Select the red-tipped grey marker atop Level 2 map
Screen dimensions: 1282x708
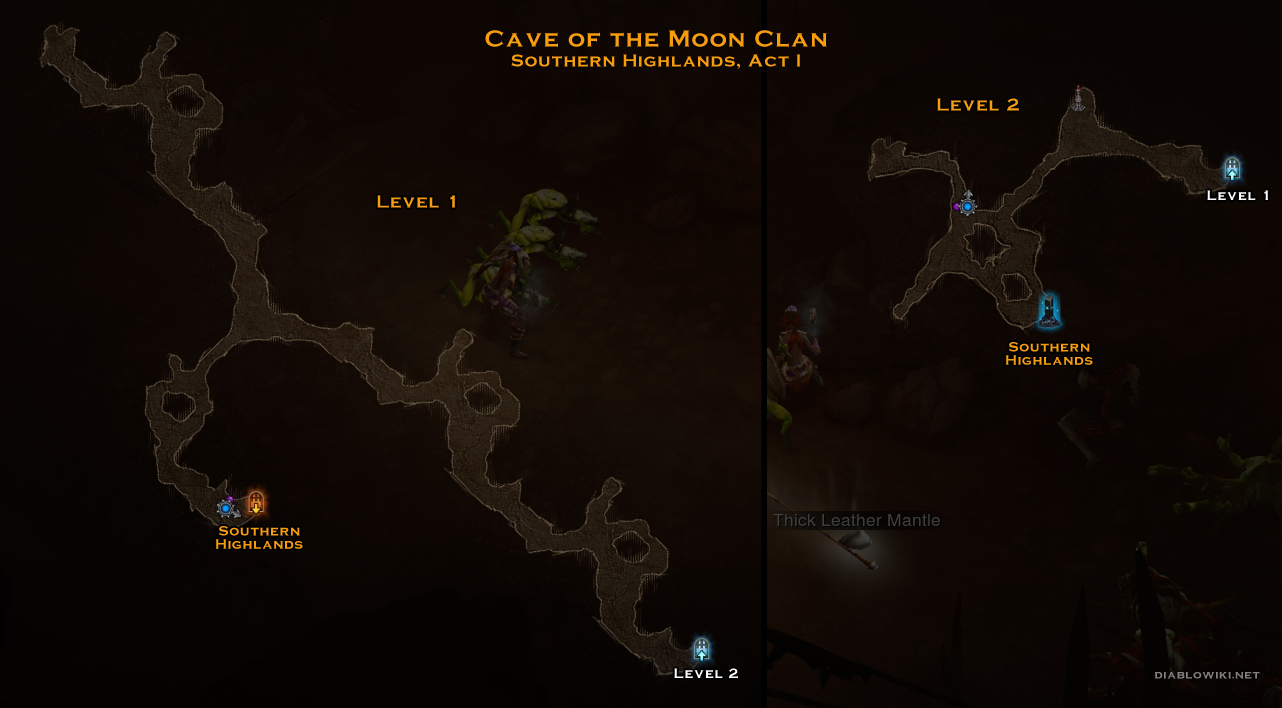click(1078, 99)
